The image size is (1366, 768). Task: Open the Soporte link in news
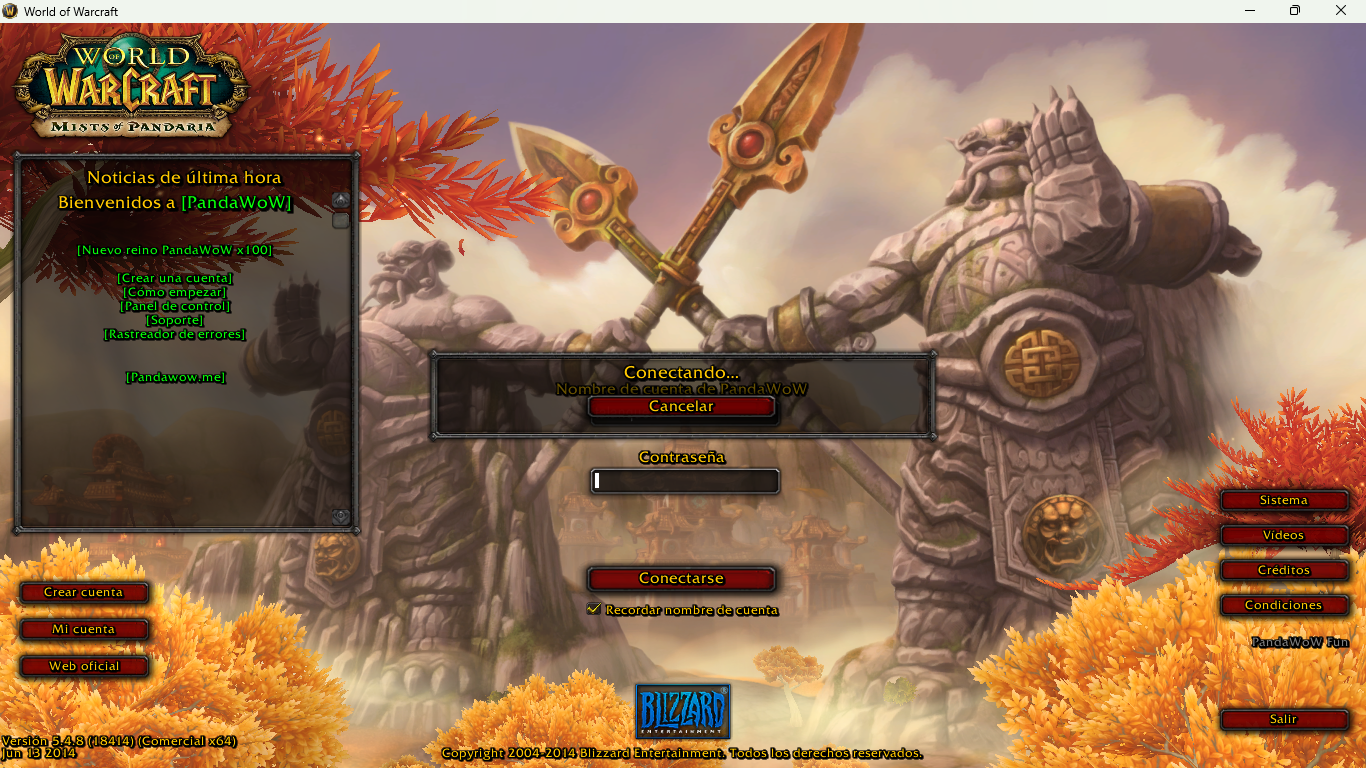tap(175, 320)
